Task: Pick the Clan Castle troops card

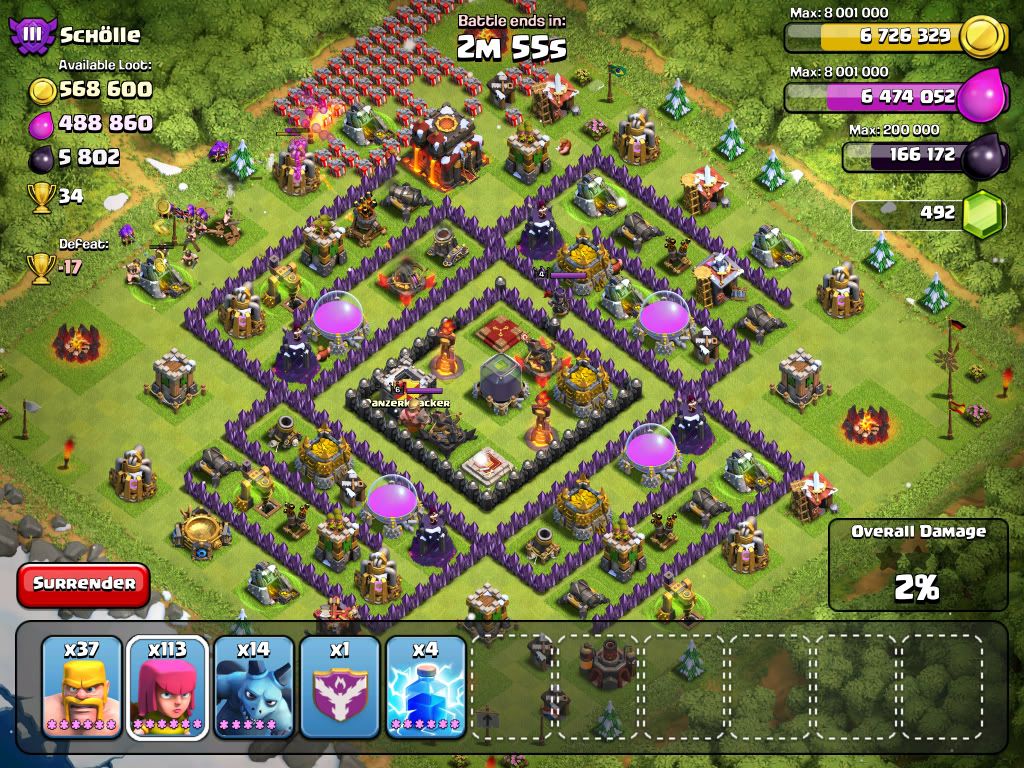Action: [x=340, y=687]
